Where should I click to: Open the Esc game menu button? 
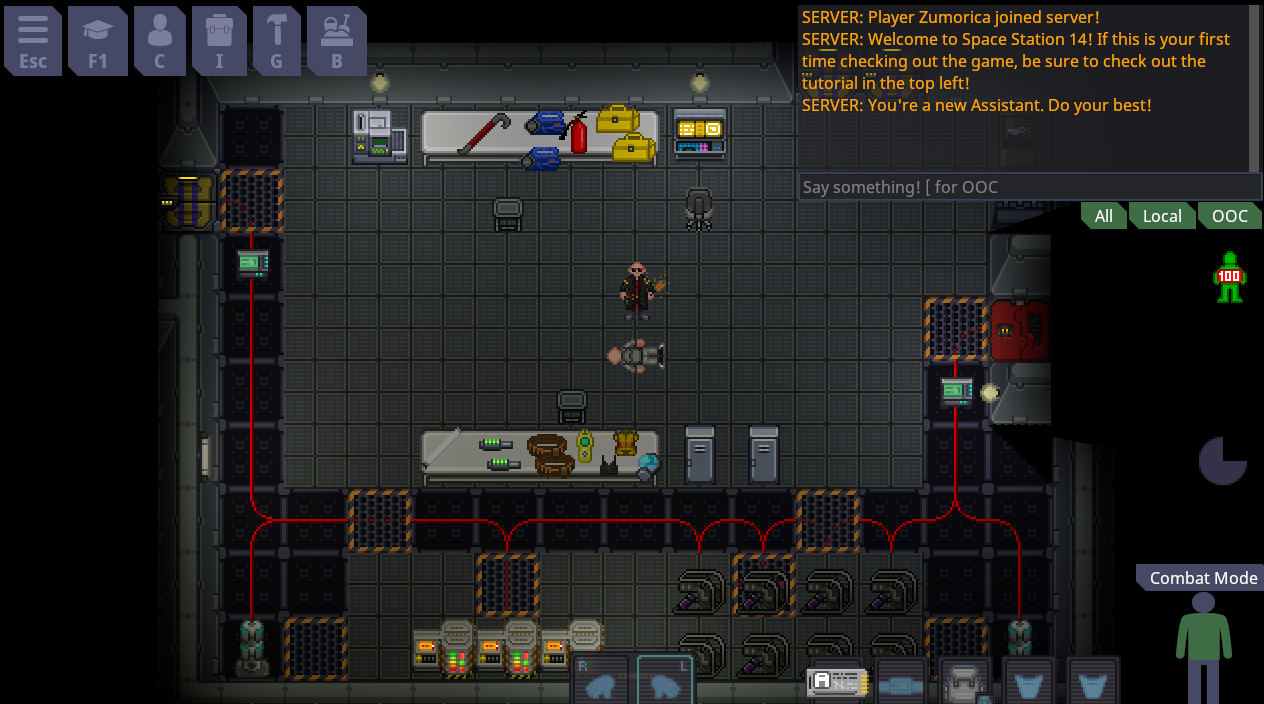pos(33,40)
